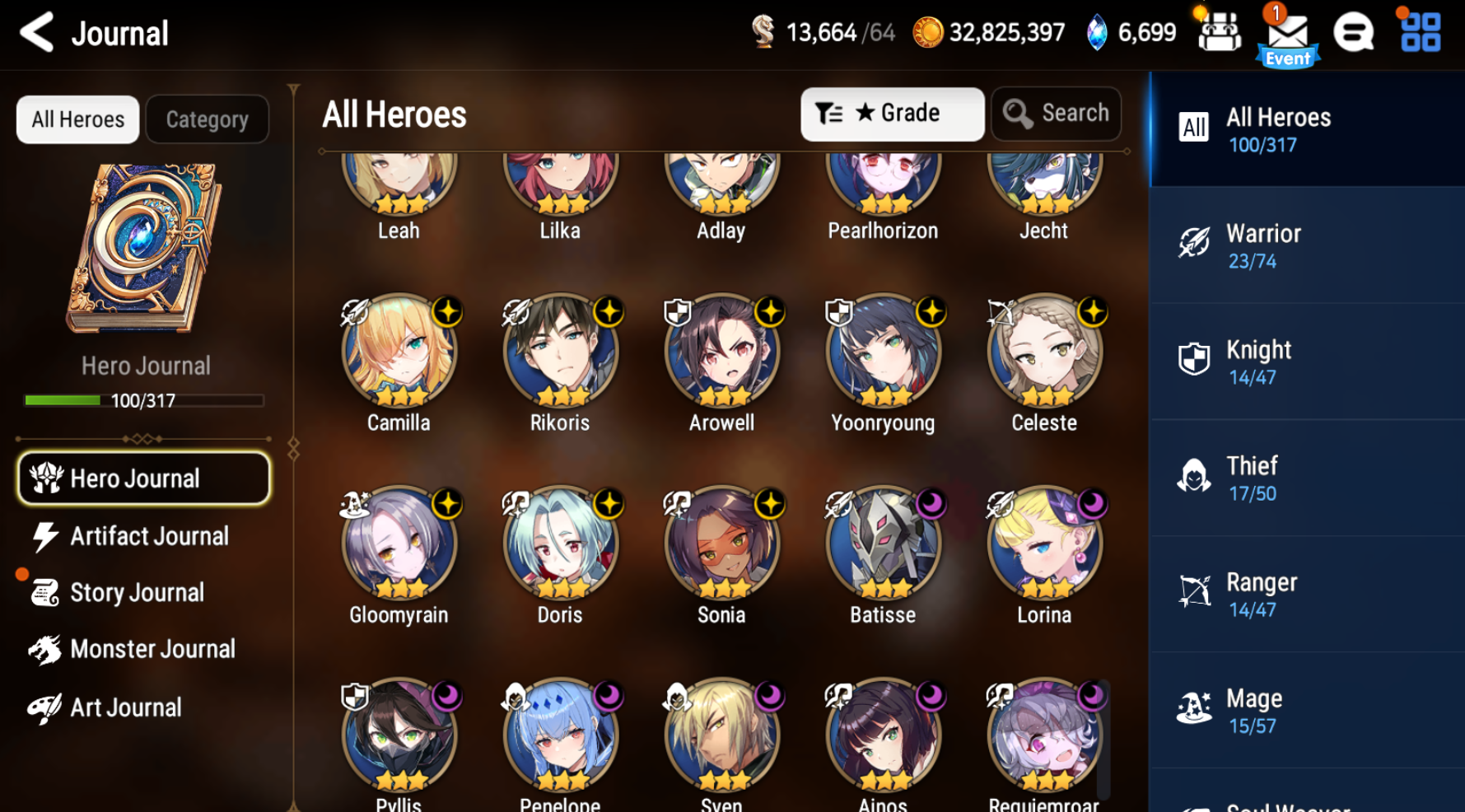Open the inventory backpack icon
Image resolution: width=1465 pixels, height=812 pixels.
[x=1219, y=33]
